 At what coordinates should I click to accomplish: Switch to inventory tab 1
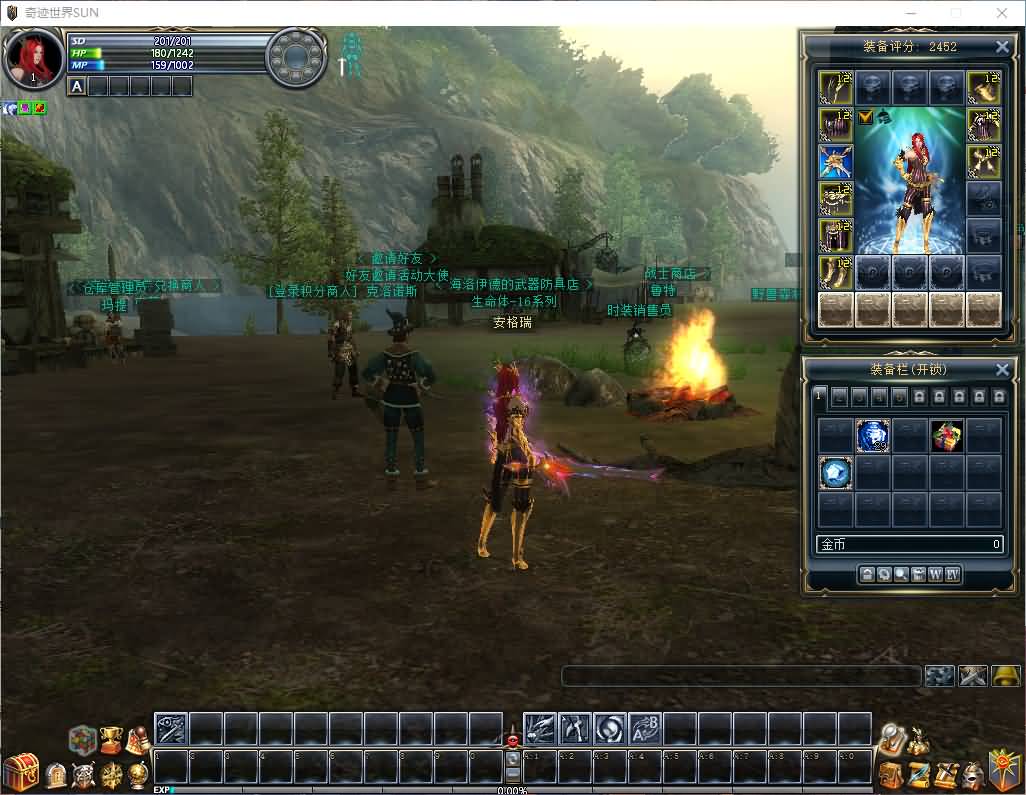coord(818,396)
